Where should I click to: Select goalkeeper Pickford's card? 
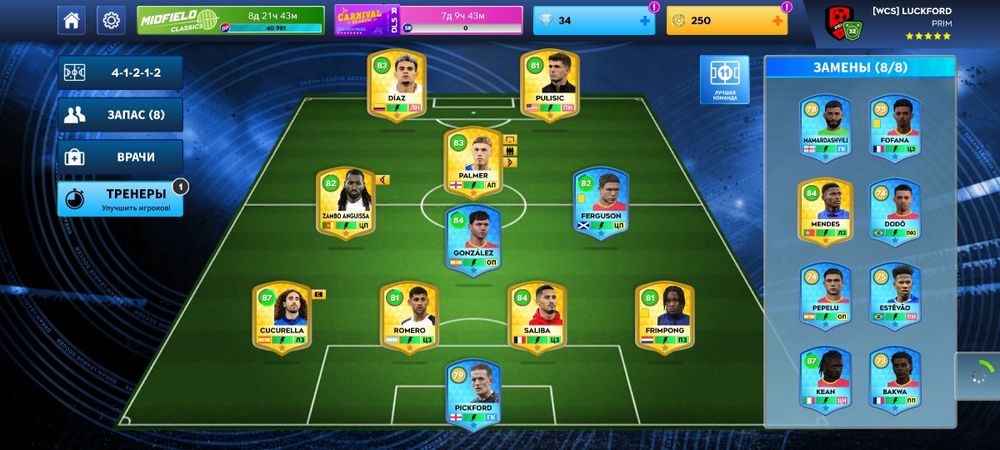(472, 390)
